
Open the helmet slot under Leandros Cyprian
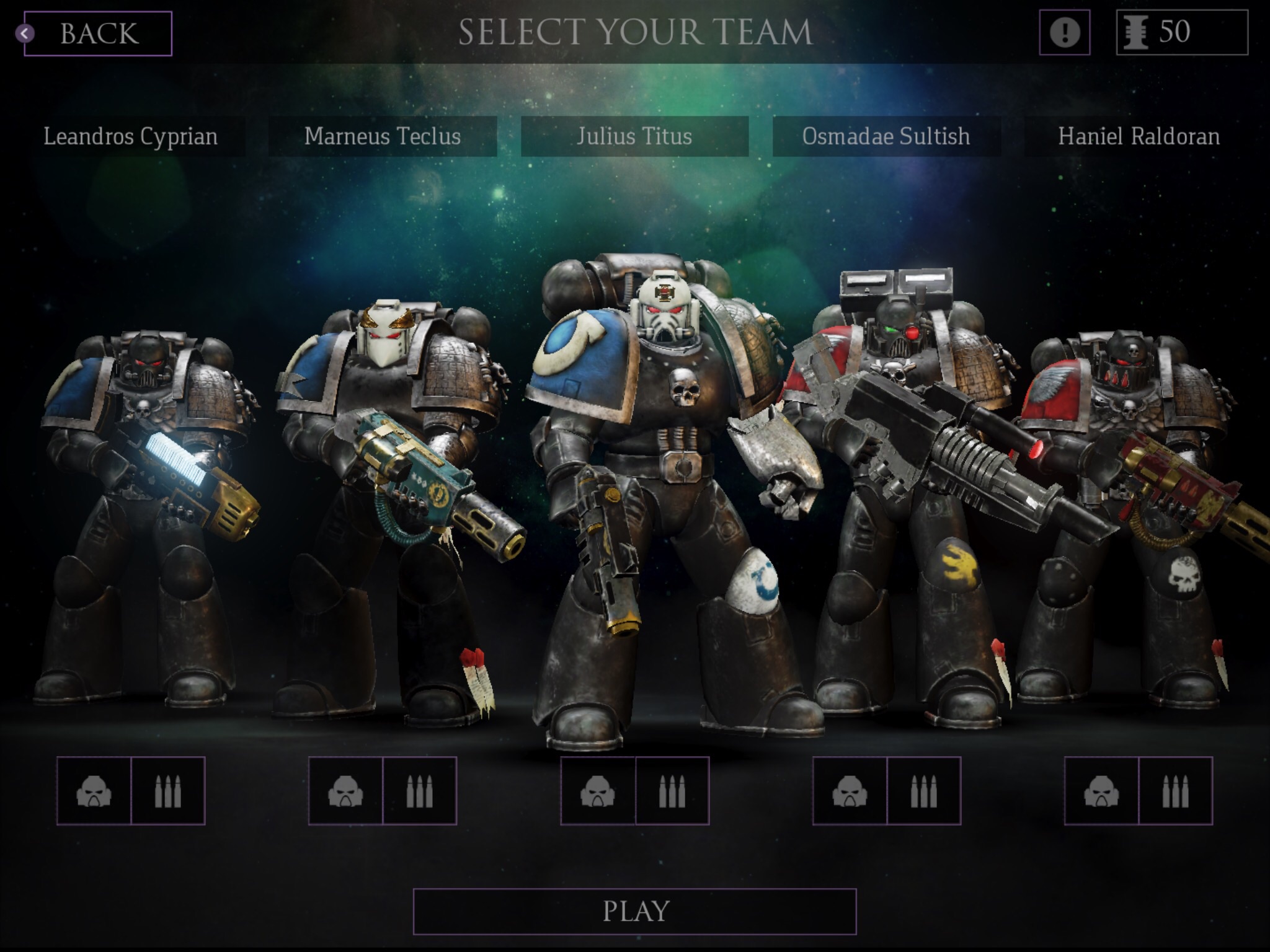pos(94,791)
